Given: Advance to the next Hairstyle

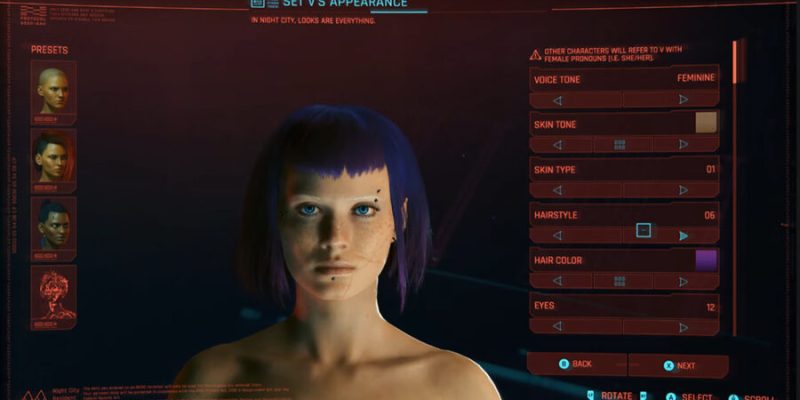Looking at the screenshot, I should click(683, 235).
